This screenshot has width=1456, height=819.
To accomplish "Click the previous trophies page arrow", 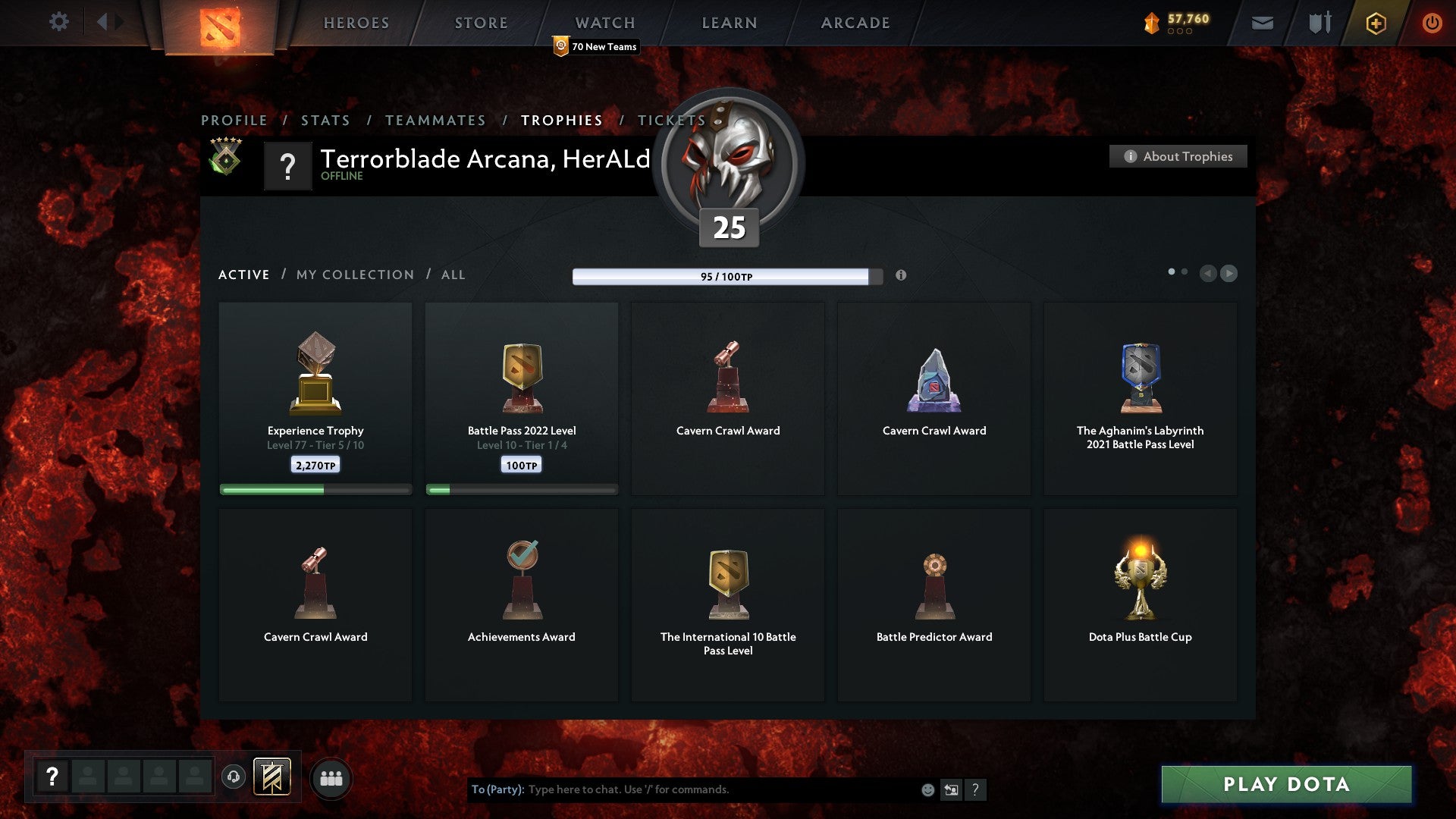I will tap(1208, 274).
